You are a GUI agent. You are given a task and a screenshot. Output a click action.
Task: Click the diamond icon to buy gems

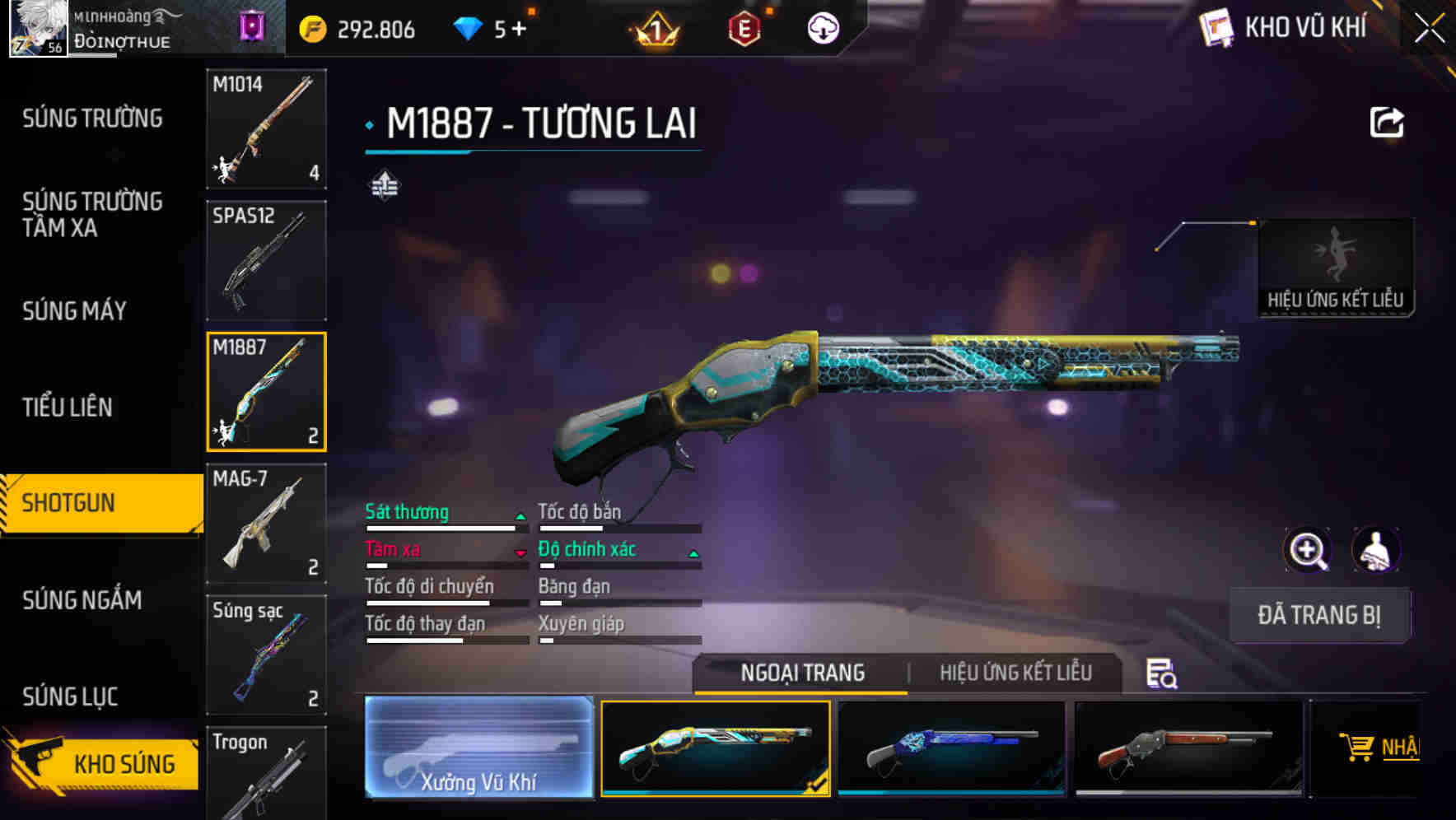pos(467,27)
